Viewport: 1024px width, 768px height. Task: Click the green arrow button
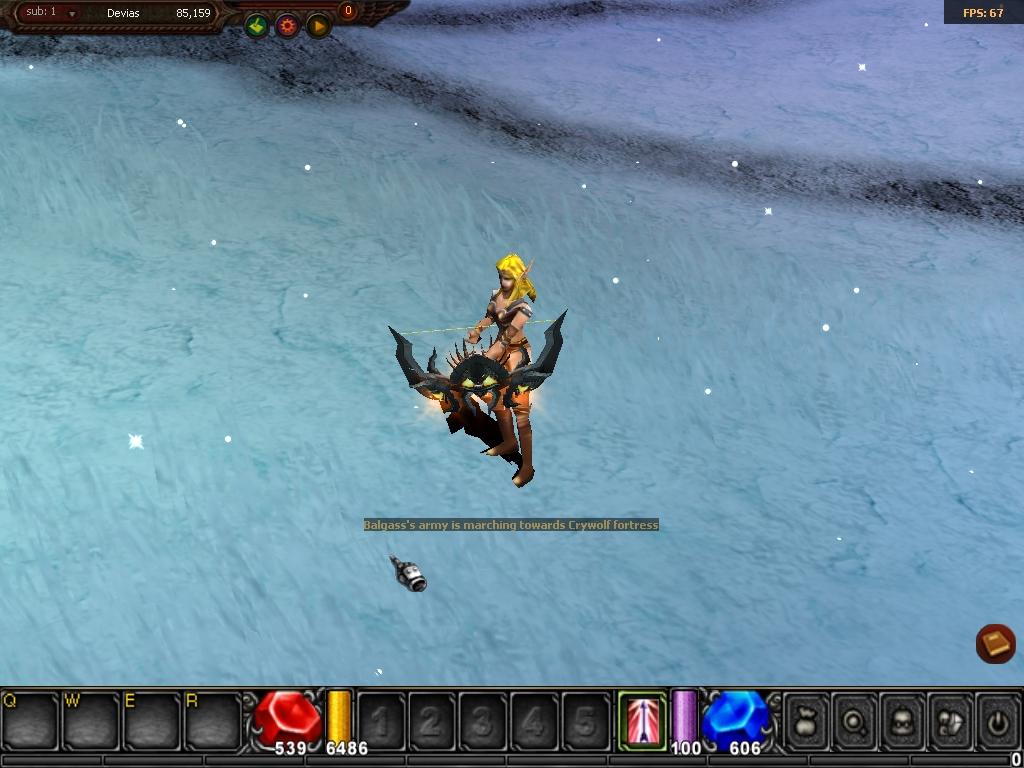click(x=257, y=26)
